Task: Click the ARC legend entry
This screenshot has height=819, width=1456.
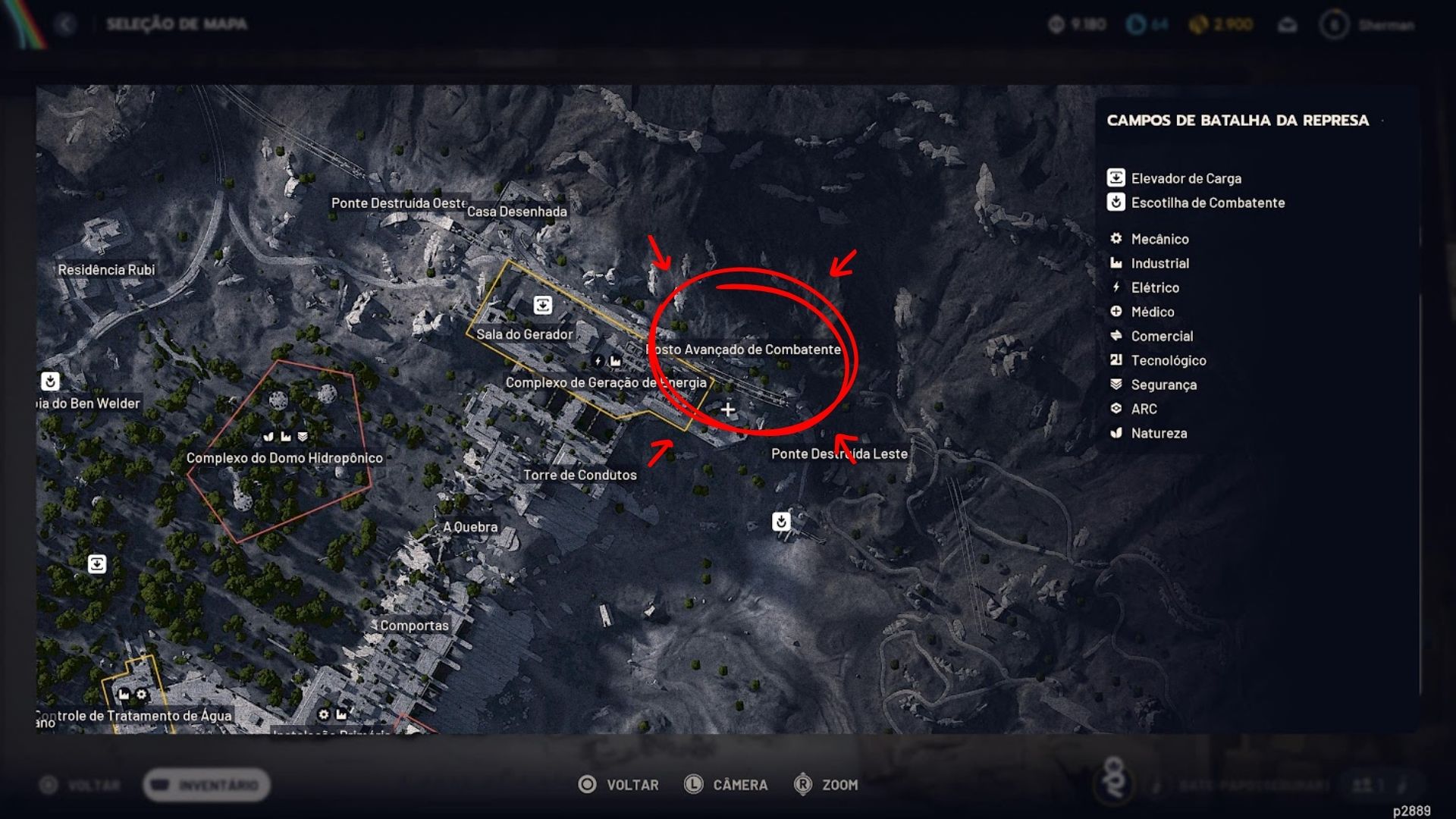Action: tap(1144, 409)
